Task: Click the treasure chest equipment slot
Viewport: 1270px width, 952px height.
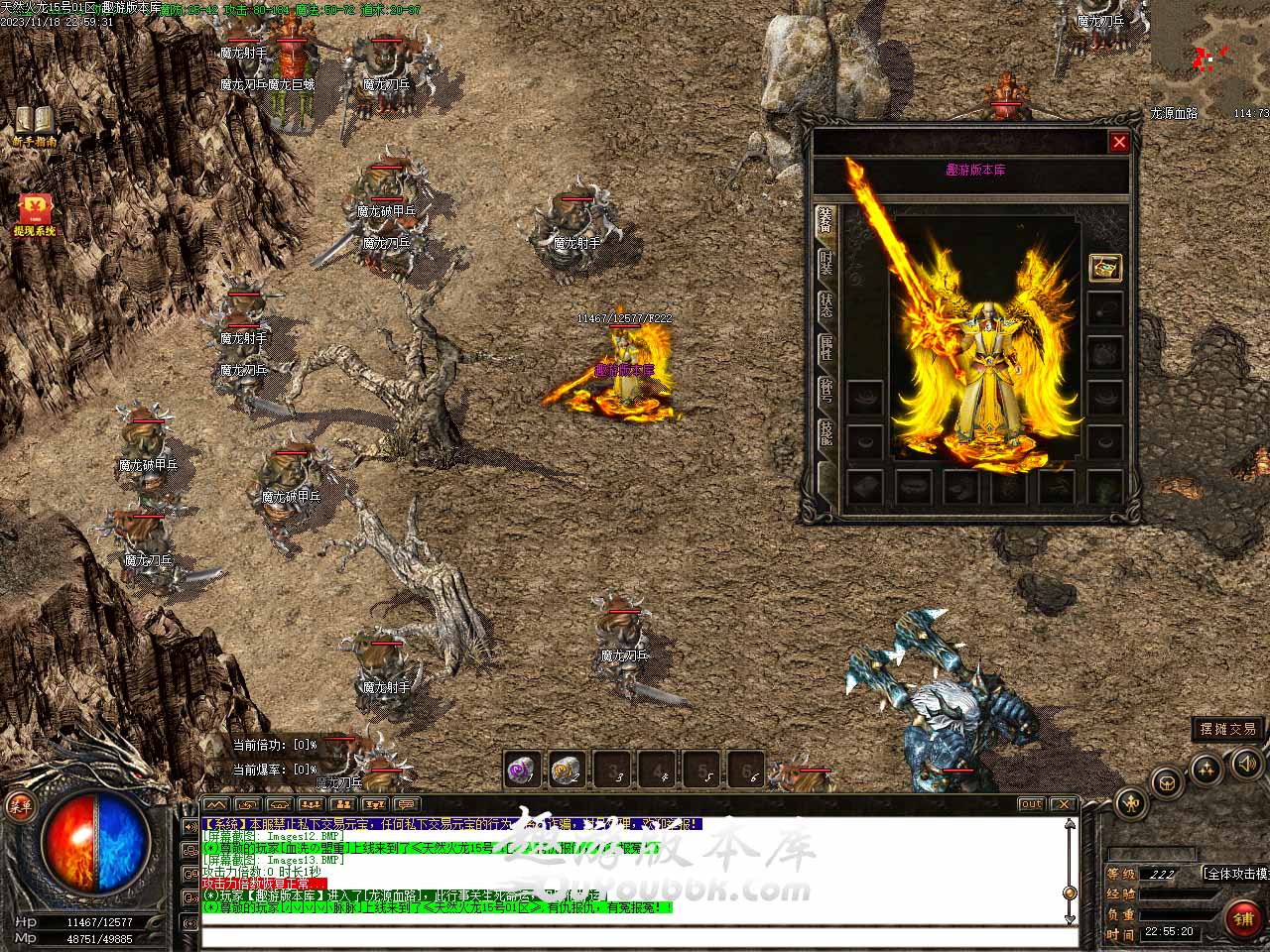Action: click(x=1105, y=267)
